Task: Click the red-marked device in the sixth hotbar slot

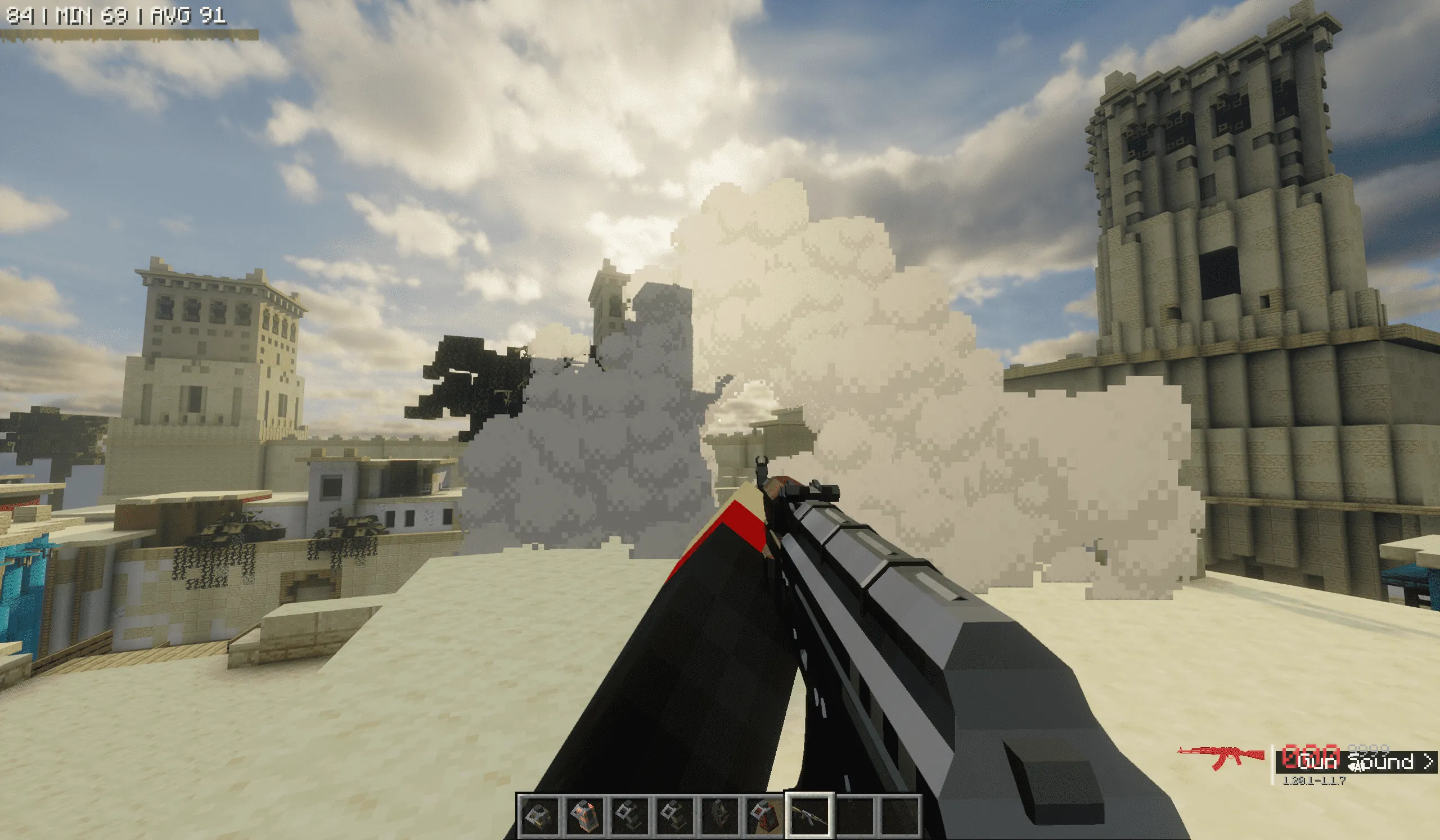Action: pos(766,816)
